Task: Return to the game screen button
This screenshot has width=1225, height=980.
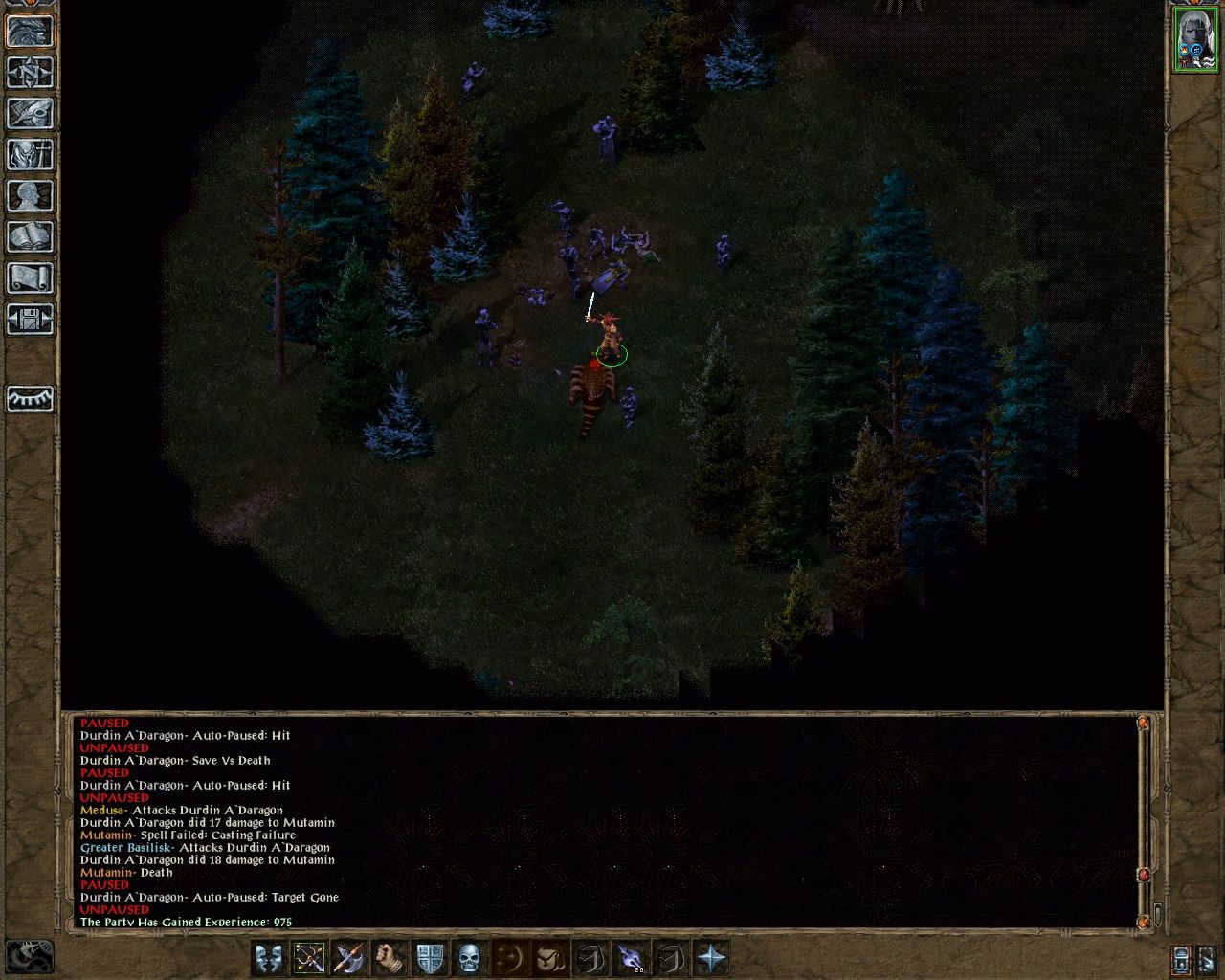Action: pos(30,32)
